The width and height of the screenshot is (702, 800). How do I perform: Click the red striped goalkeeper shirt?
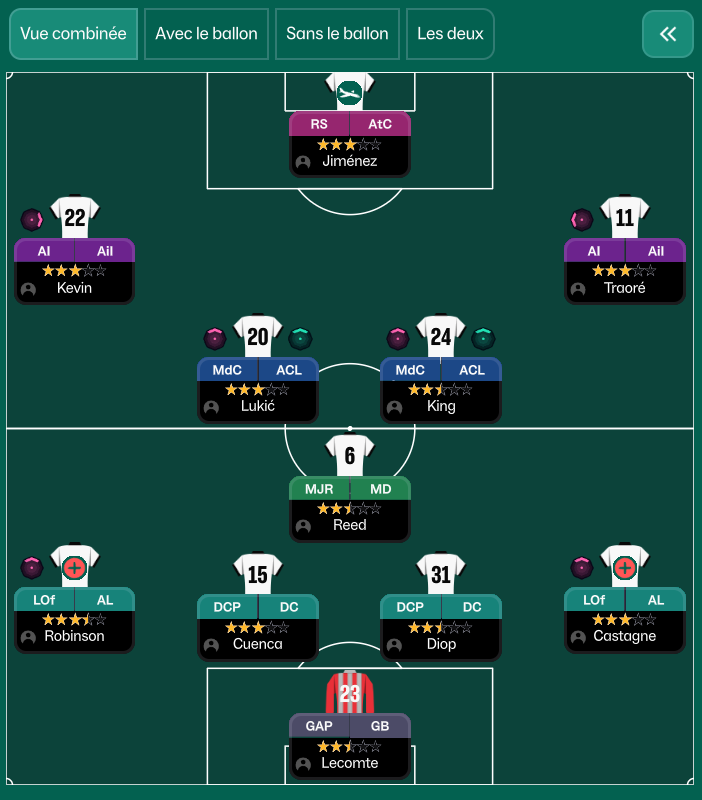349,692
